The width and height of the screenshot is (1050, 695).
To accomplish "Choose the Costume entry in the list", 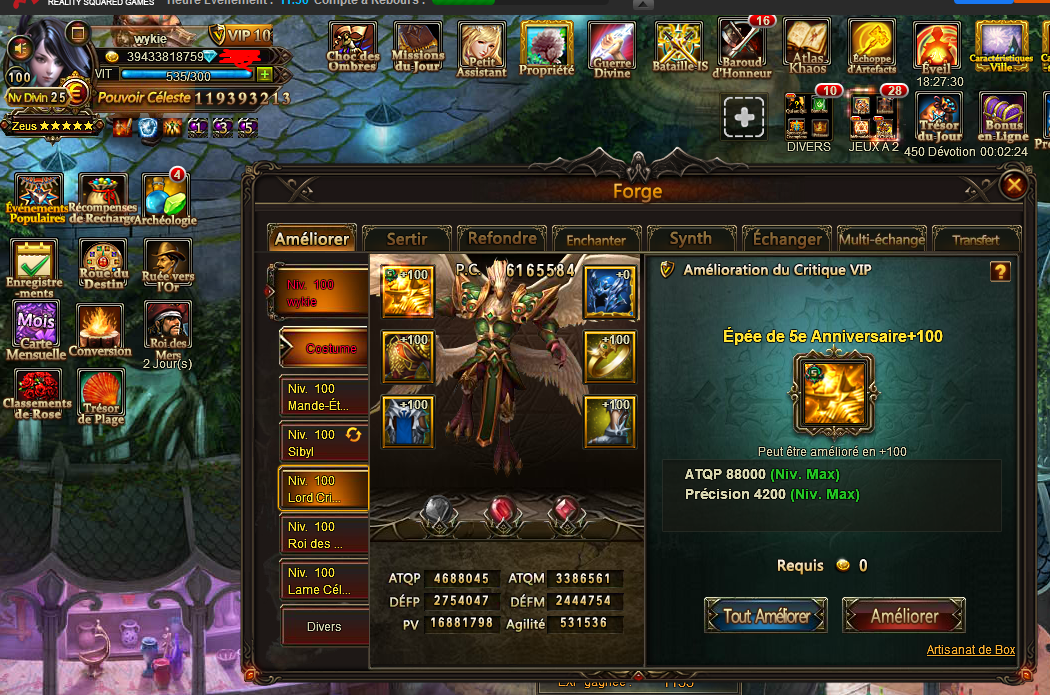I will coord(322,348).
